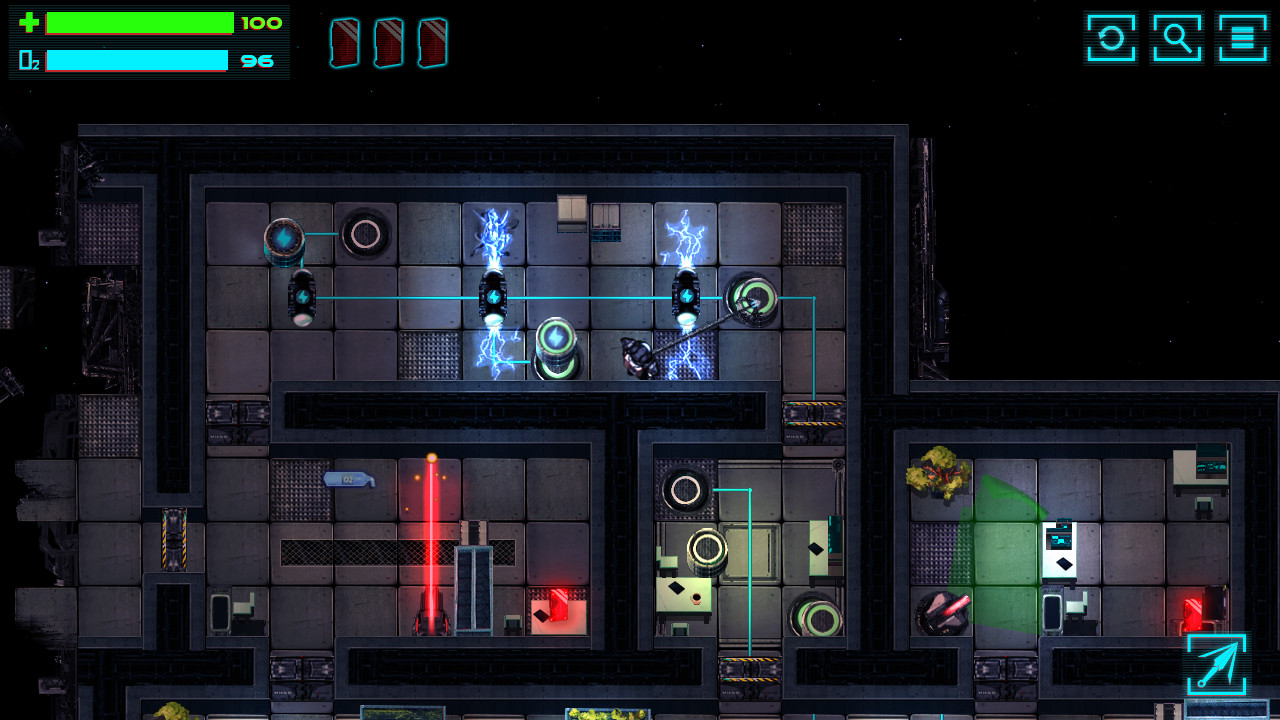
Task: Click the cyan oxygen level bar
Action: pos(135,60)
